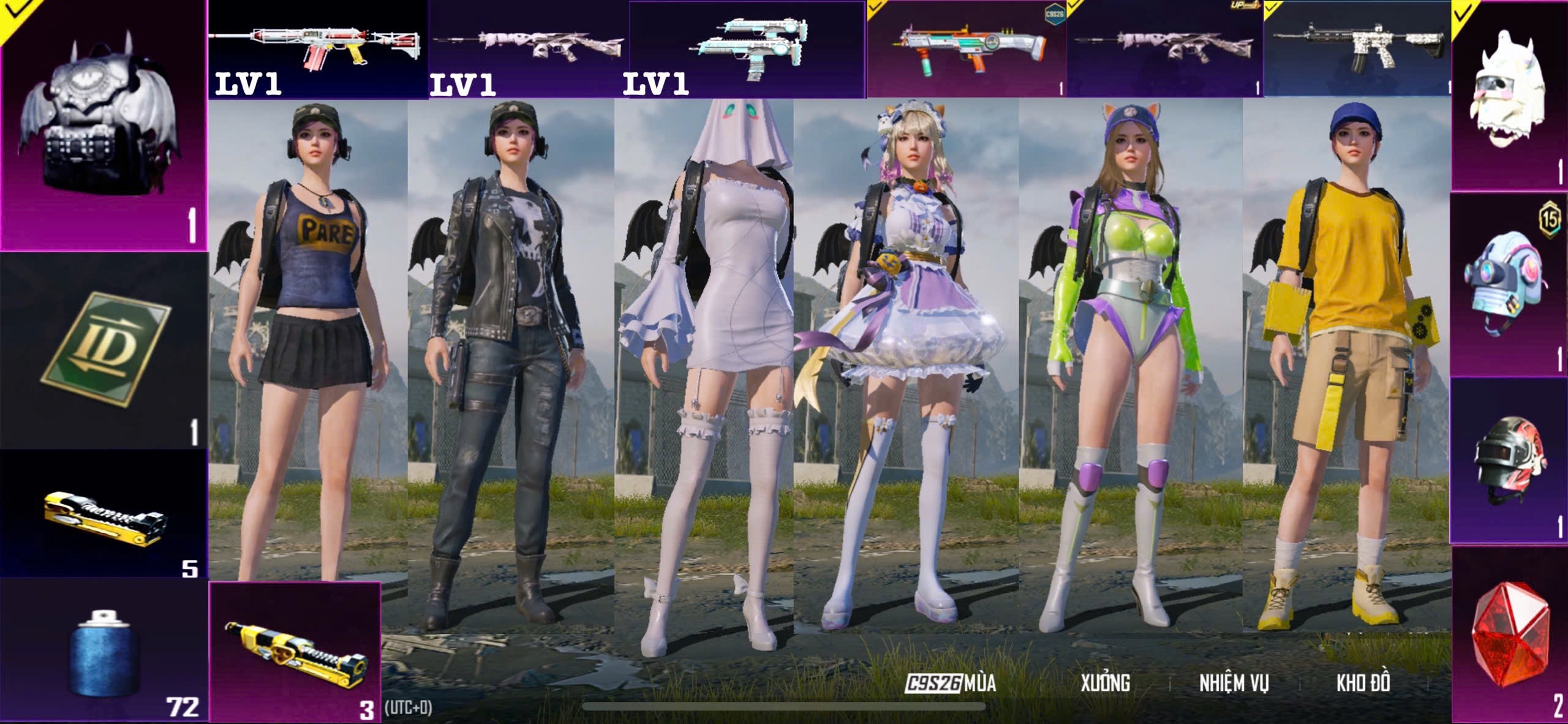The image size is (1568, 724).
Task: Open the Xưởng workshop menu
Action: coord(1105,683)
